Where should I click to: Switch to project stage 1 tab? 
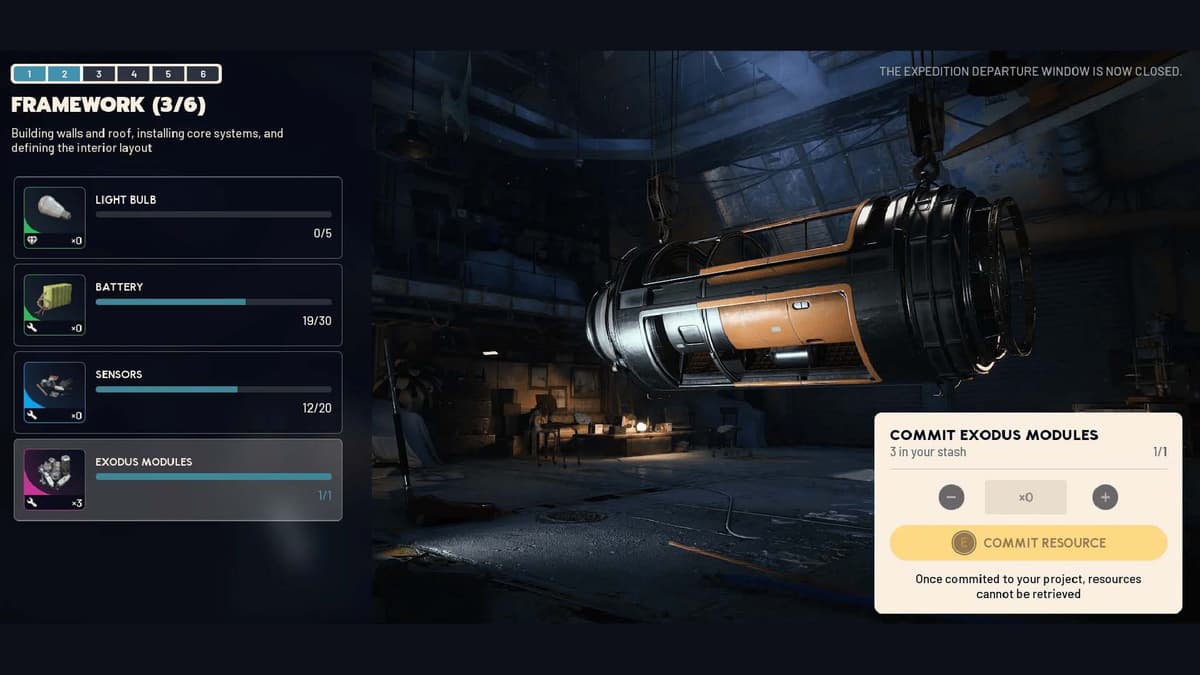pos(30,74)
